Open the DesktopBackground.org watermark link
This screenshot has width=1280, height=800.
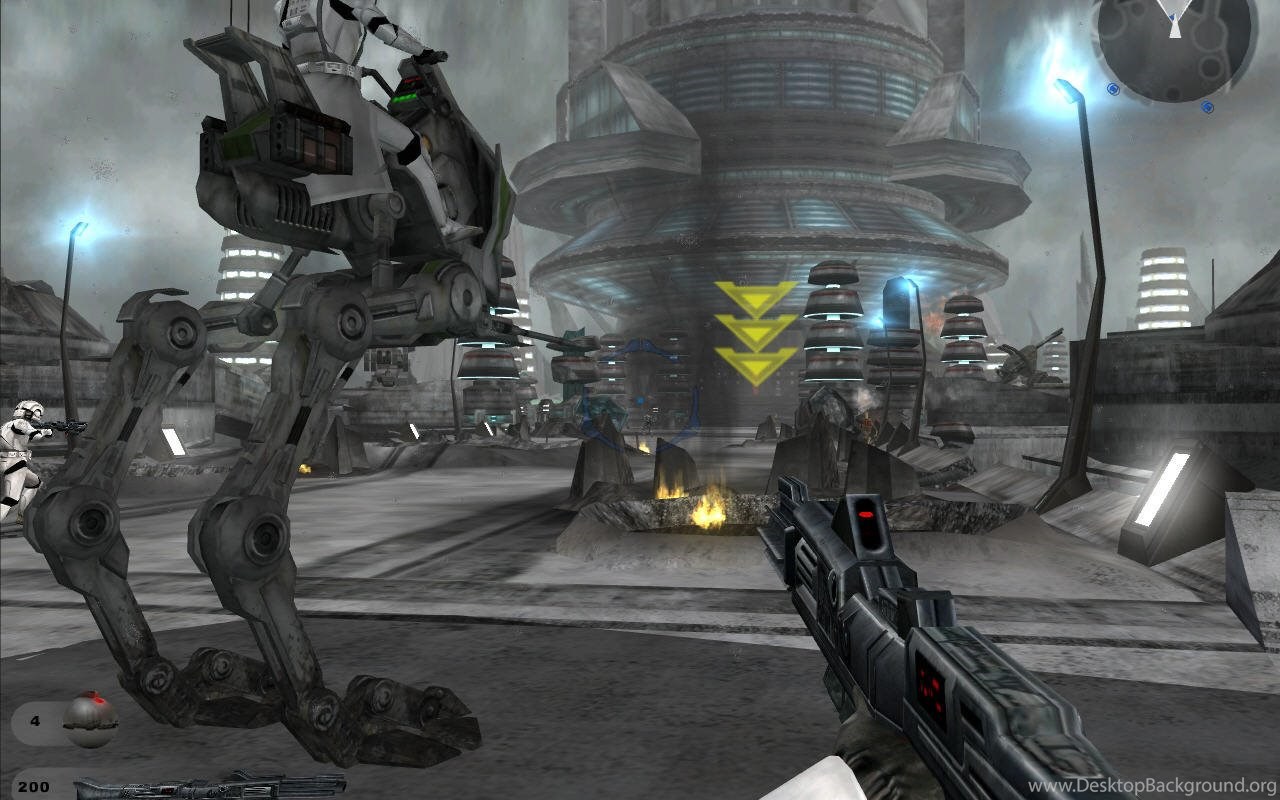(1152, 786)
